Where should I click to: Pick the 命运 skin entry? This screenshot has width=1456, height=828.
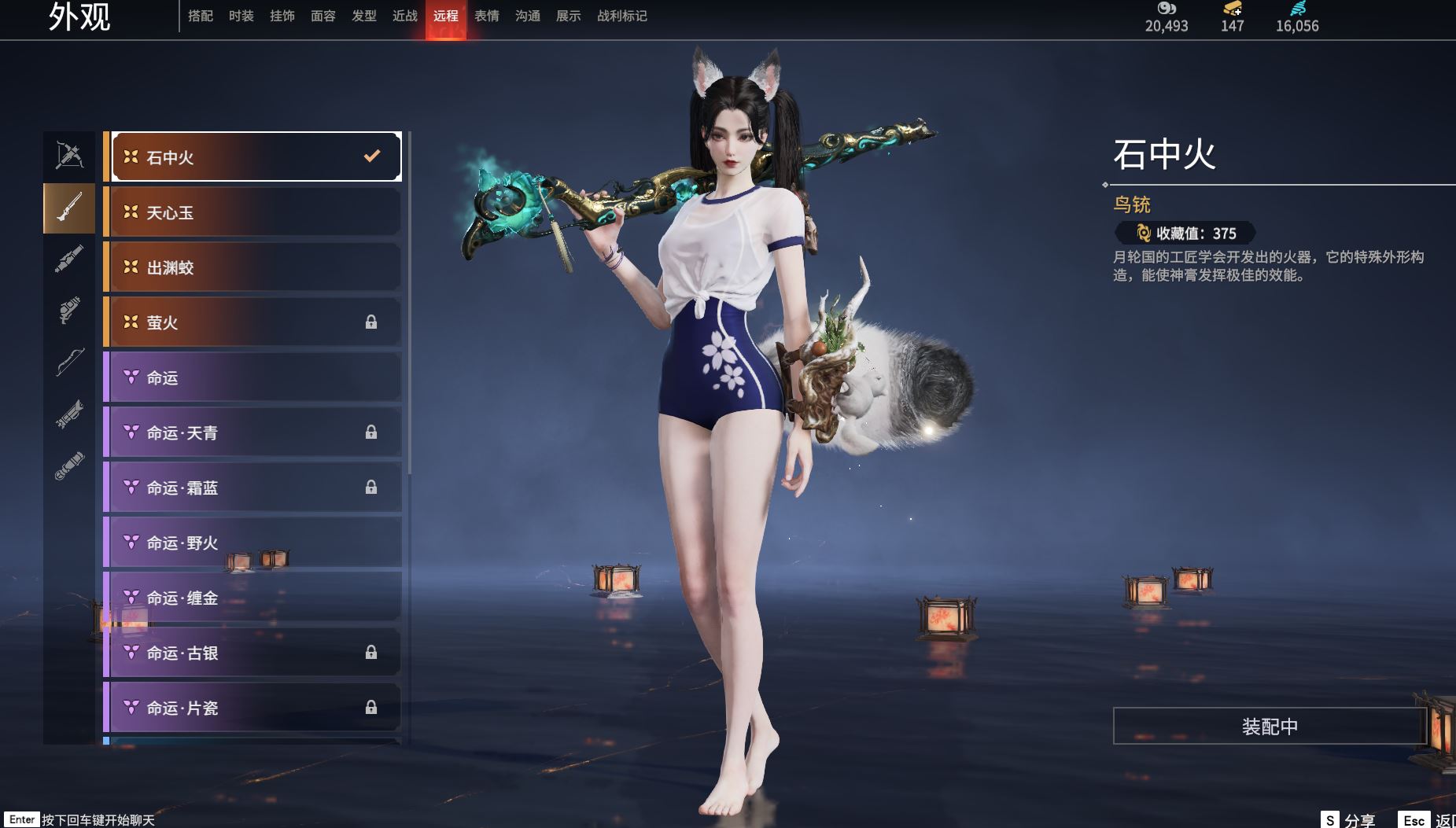256,377
